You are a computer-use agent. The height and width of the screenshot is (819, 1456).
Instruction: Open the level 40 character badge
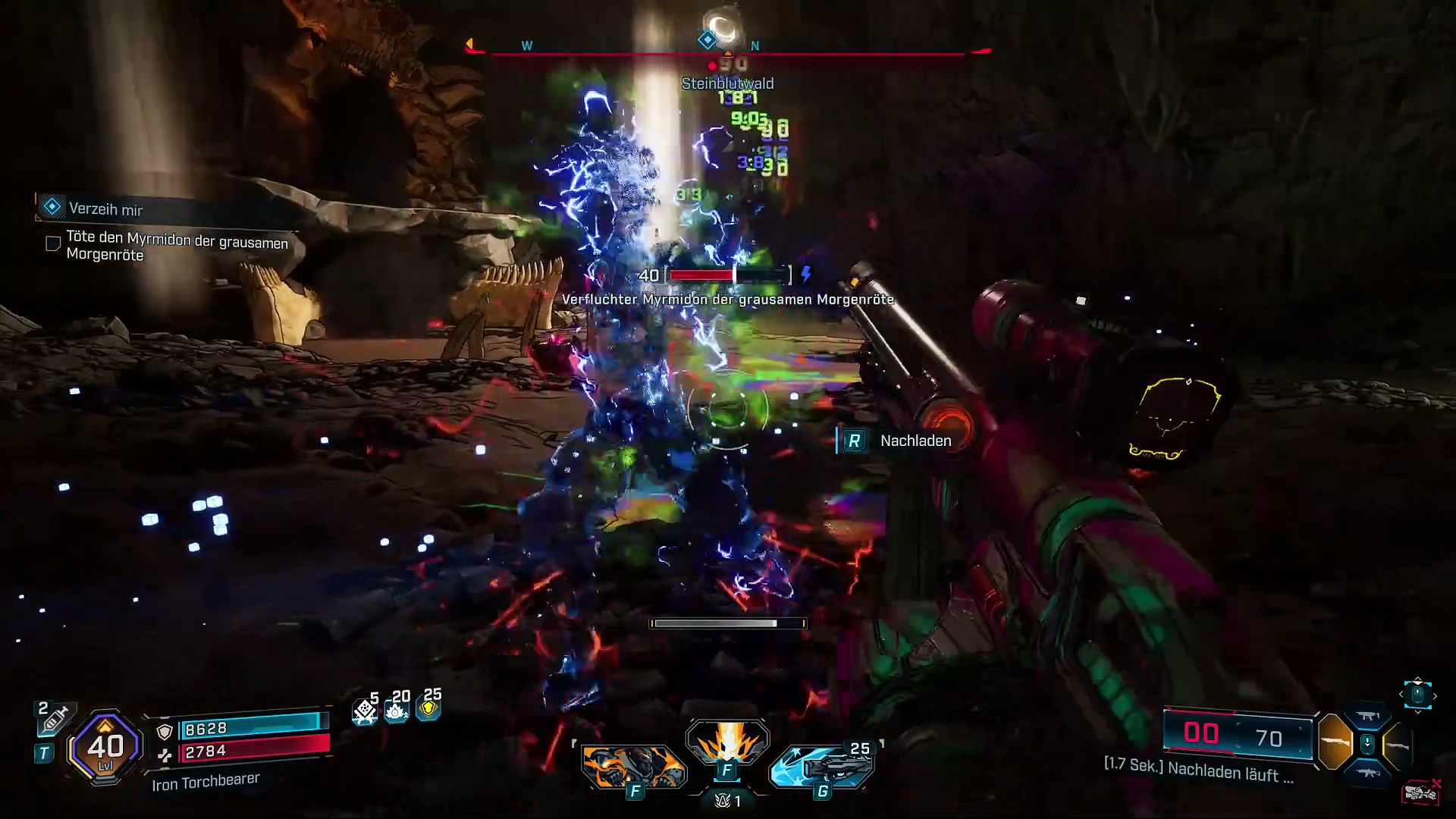(105, 748)
